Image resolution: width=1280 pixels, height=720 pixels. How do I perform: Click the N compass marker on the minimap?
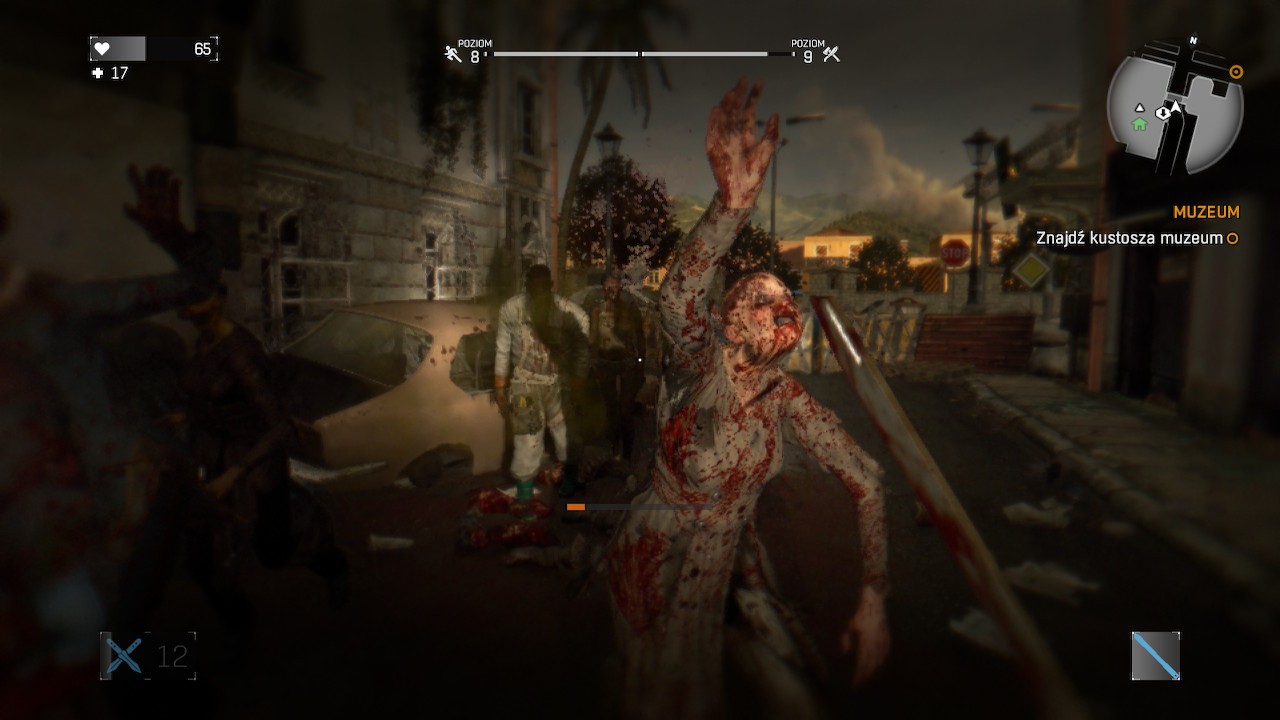[1192, 40]
